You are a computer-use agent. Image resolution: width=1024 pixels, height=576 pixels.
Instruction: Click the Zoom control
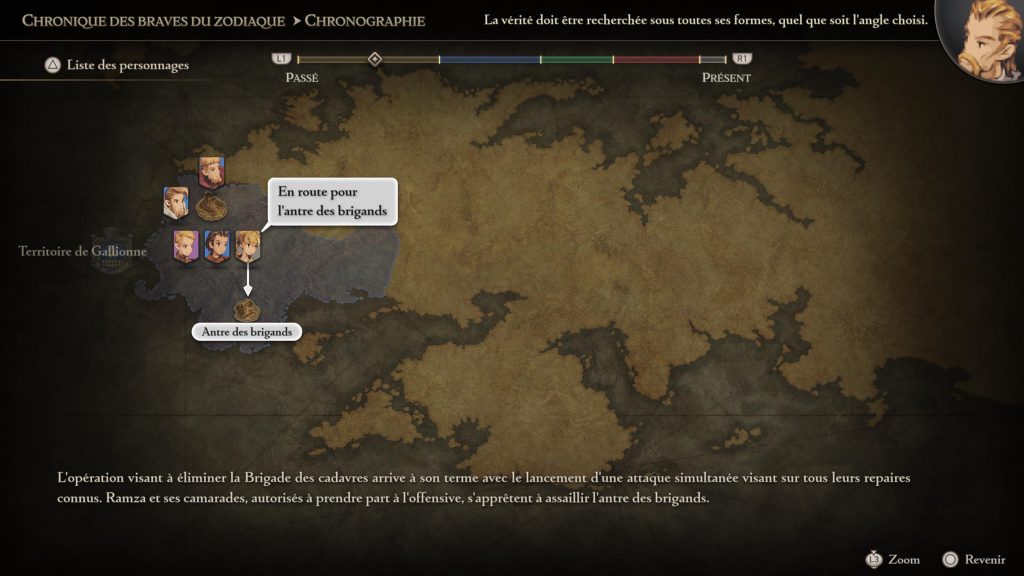coord(893,559)
